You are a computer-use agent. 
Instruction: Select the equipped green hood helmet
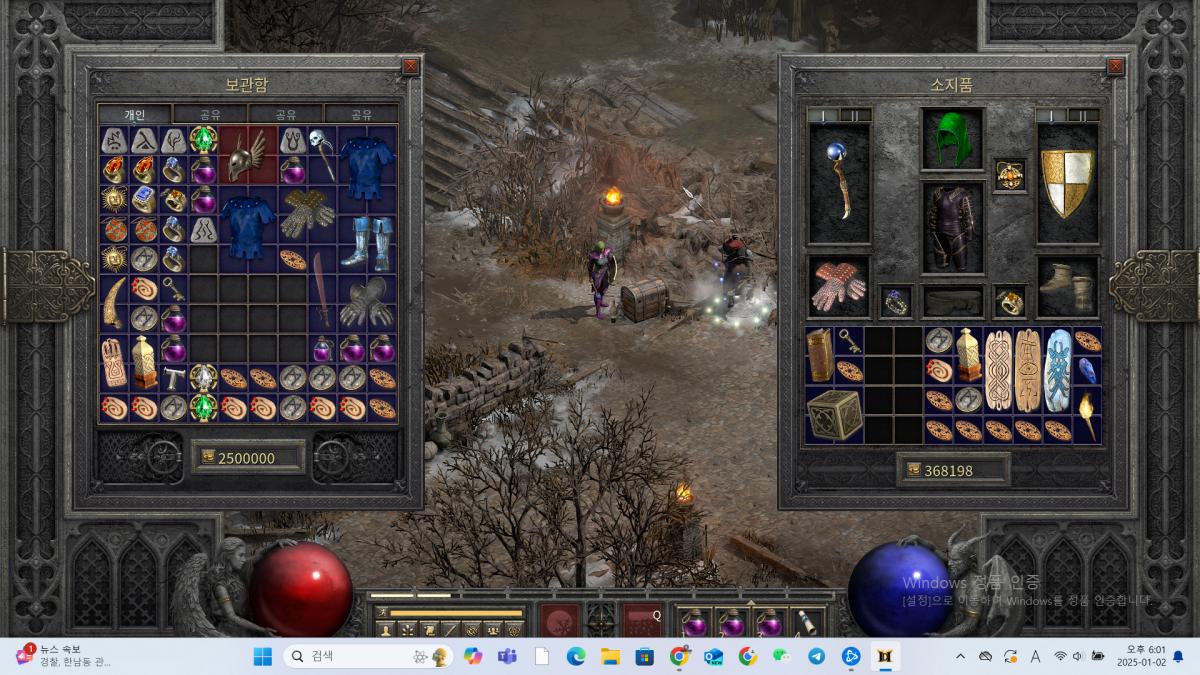[x=952, y=140]
